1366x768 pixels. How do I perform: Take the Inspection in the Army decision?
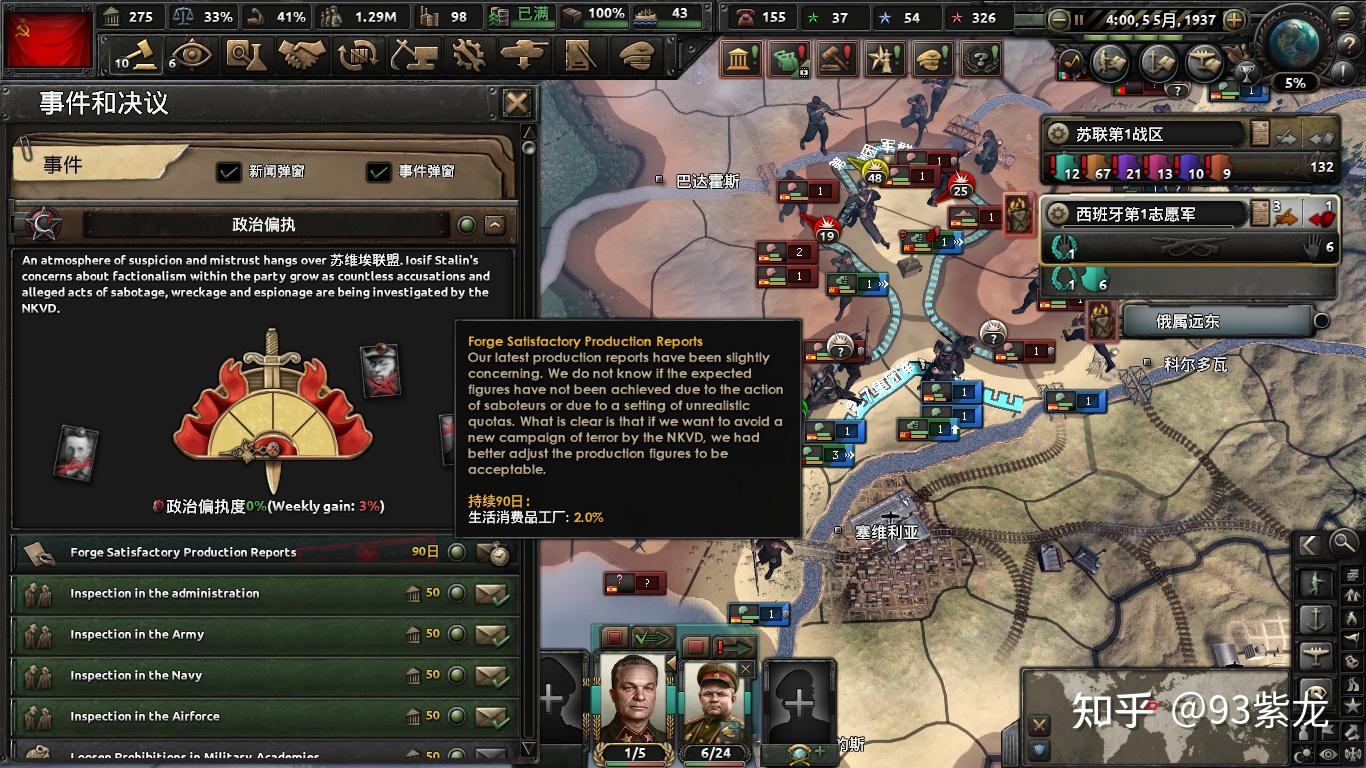point(492,635)
